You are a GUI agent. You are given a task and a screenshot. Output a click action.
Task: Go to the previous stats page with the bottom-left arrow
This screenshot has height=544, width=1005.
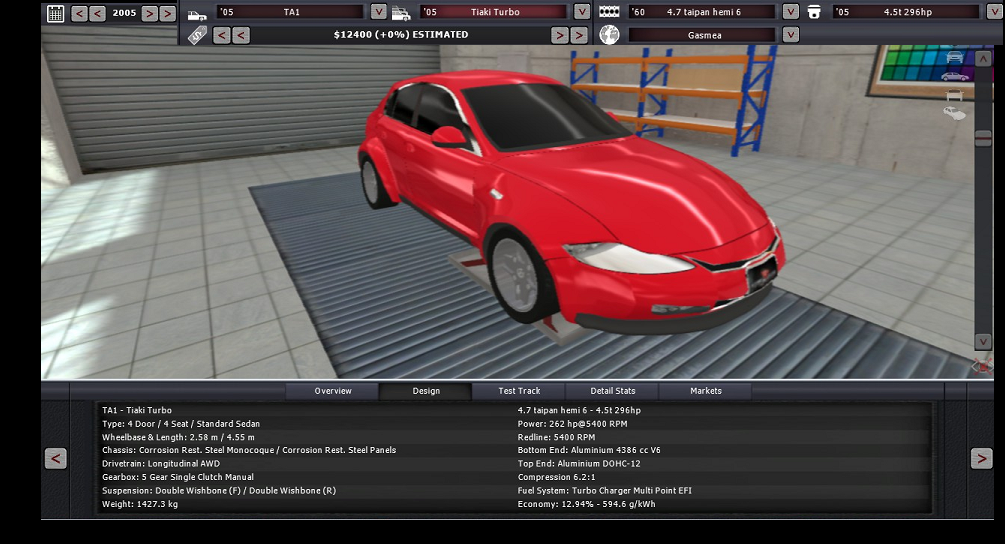pos(56,458)
